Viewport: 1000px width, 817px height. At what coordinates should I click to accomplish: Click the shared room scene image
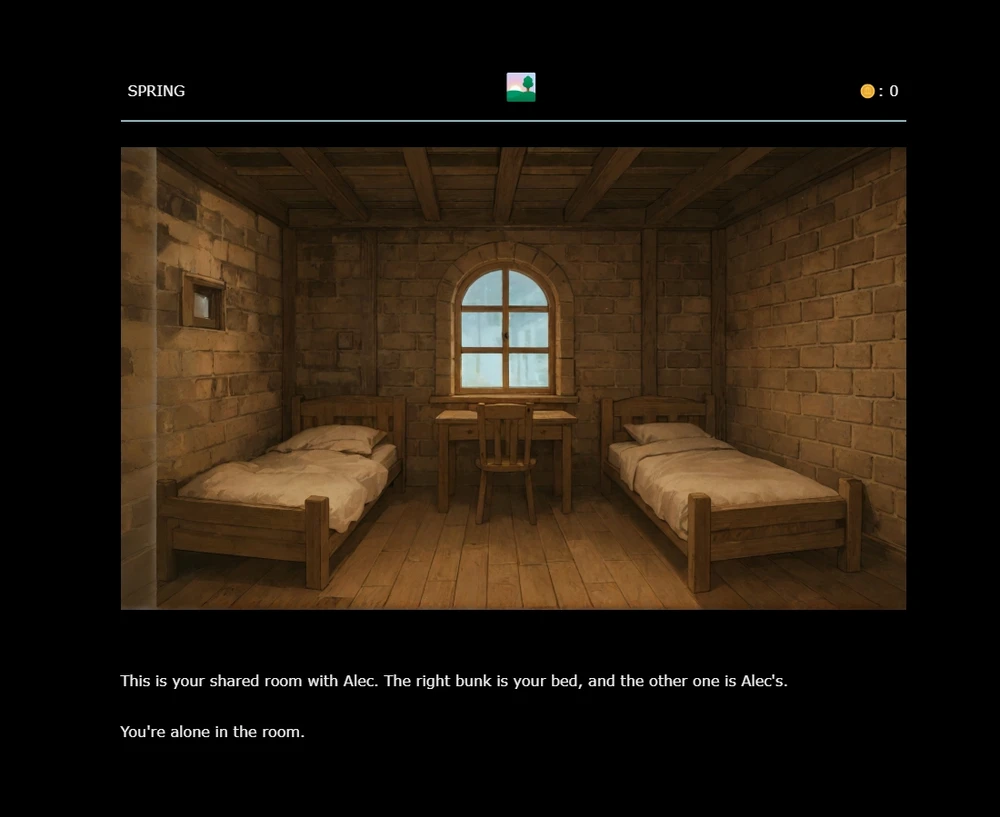[513, 378]
